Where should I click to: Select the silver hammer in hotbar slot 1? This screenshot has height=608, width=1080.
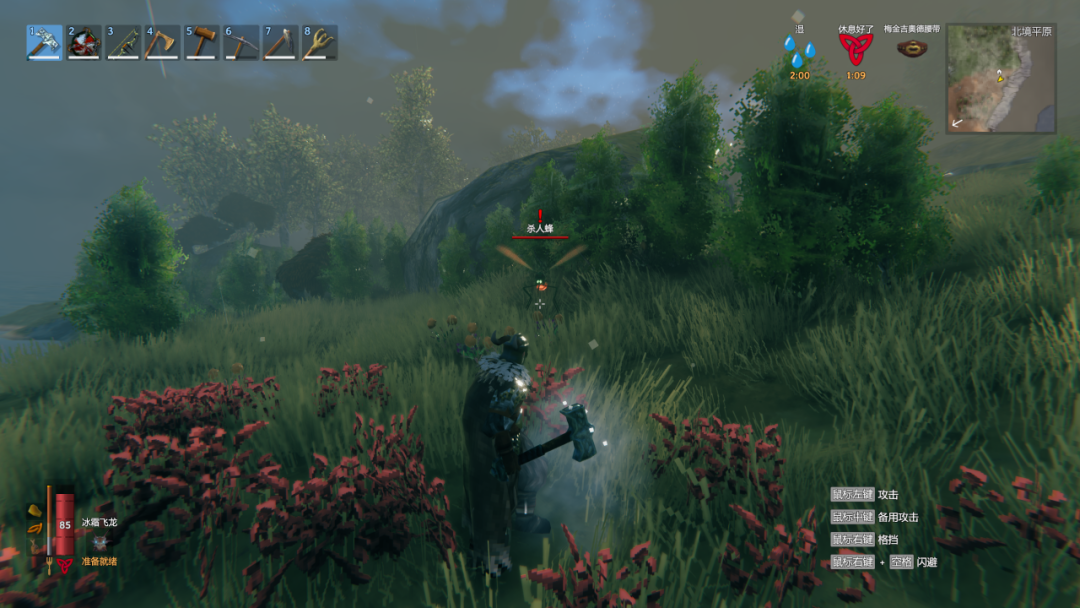(44, 43)
